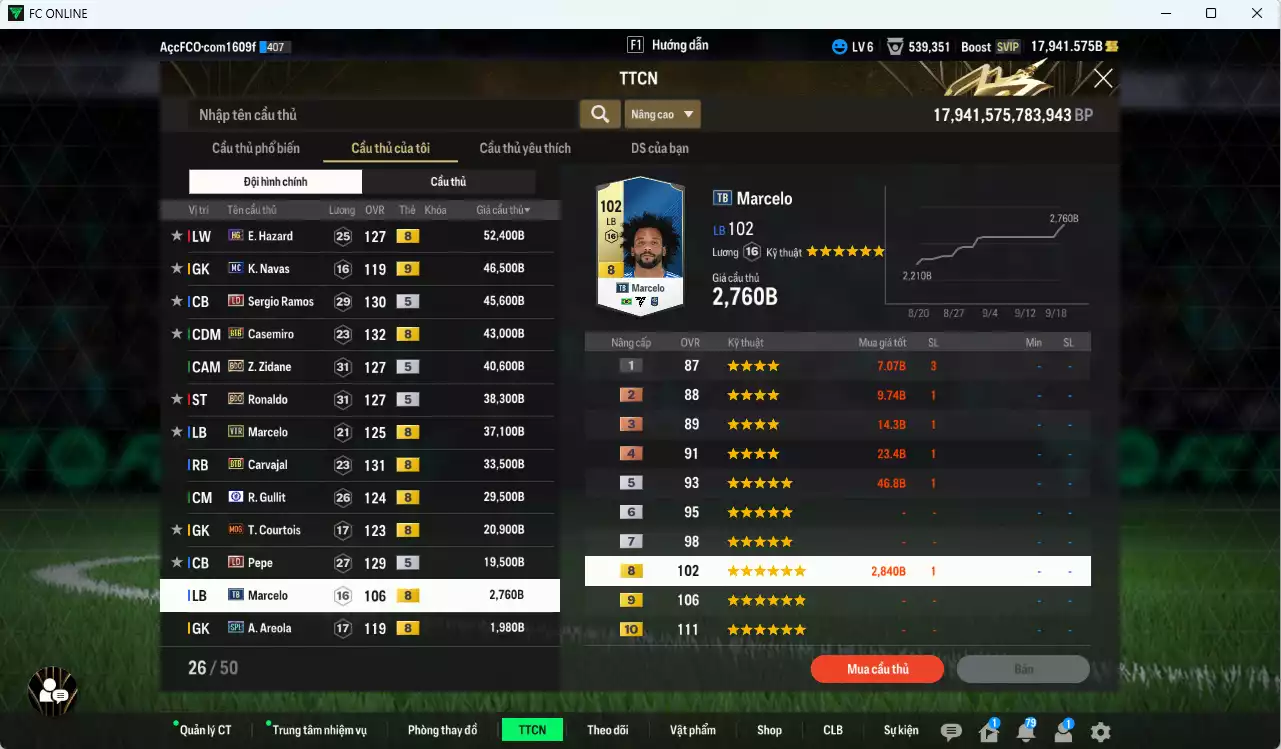Select the Casemiro player row
Screen dimensions: 1281x749
click(x=360, y=334)
